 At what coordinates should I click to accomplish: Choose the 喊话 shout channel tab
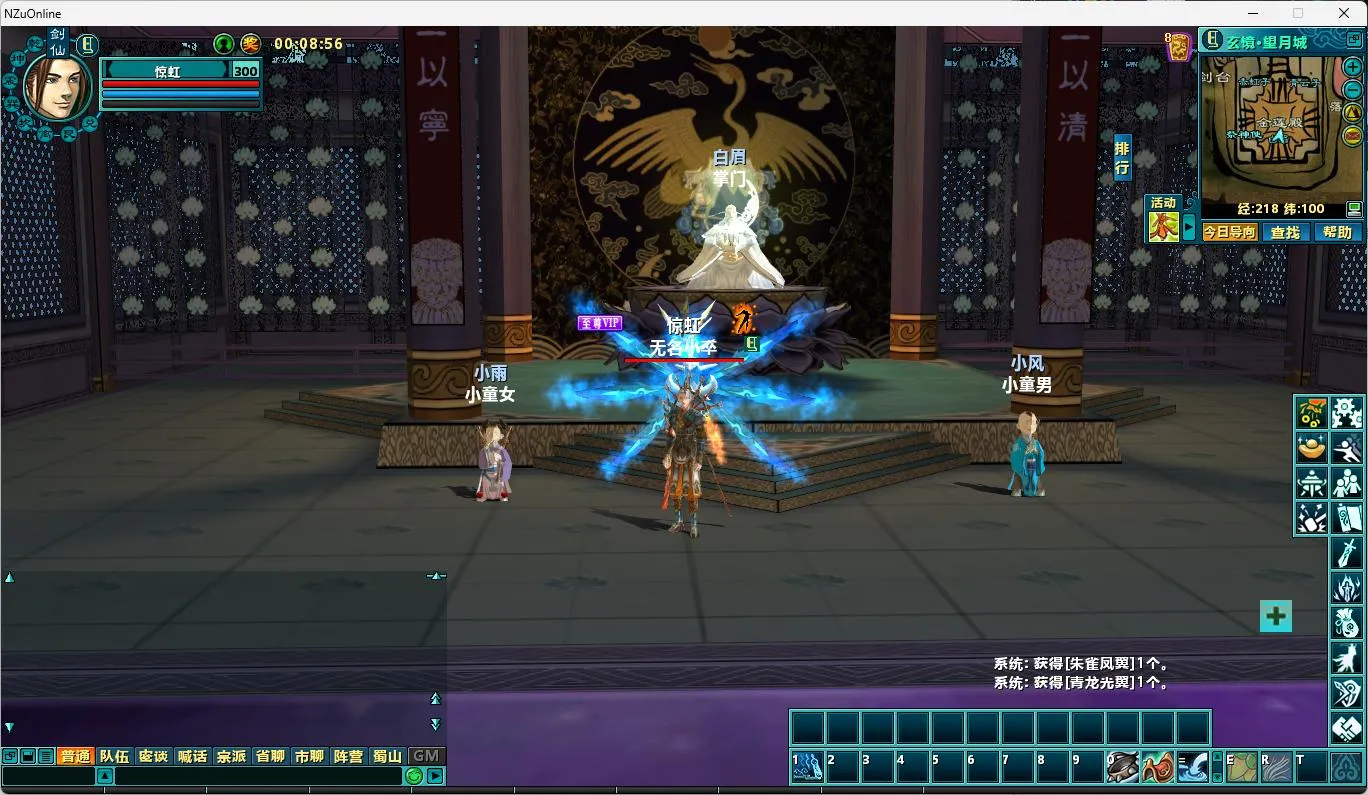[x=192, y=756]
